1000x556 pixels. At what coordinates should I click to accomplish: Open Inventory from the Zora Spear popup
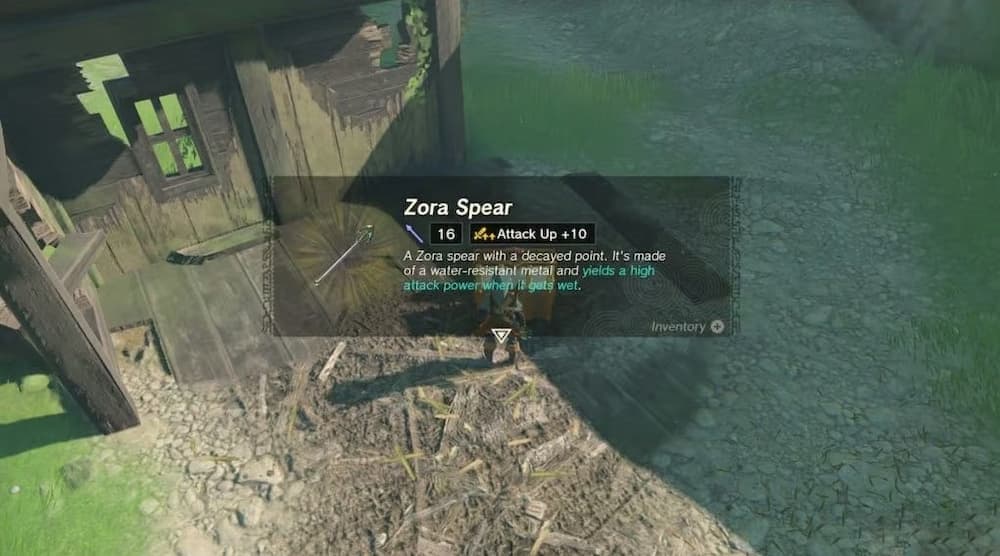687,327
